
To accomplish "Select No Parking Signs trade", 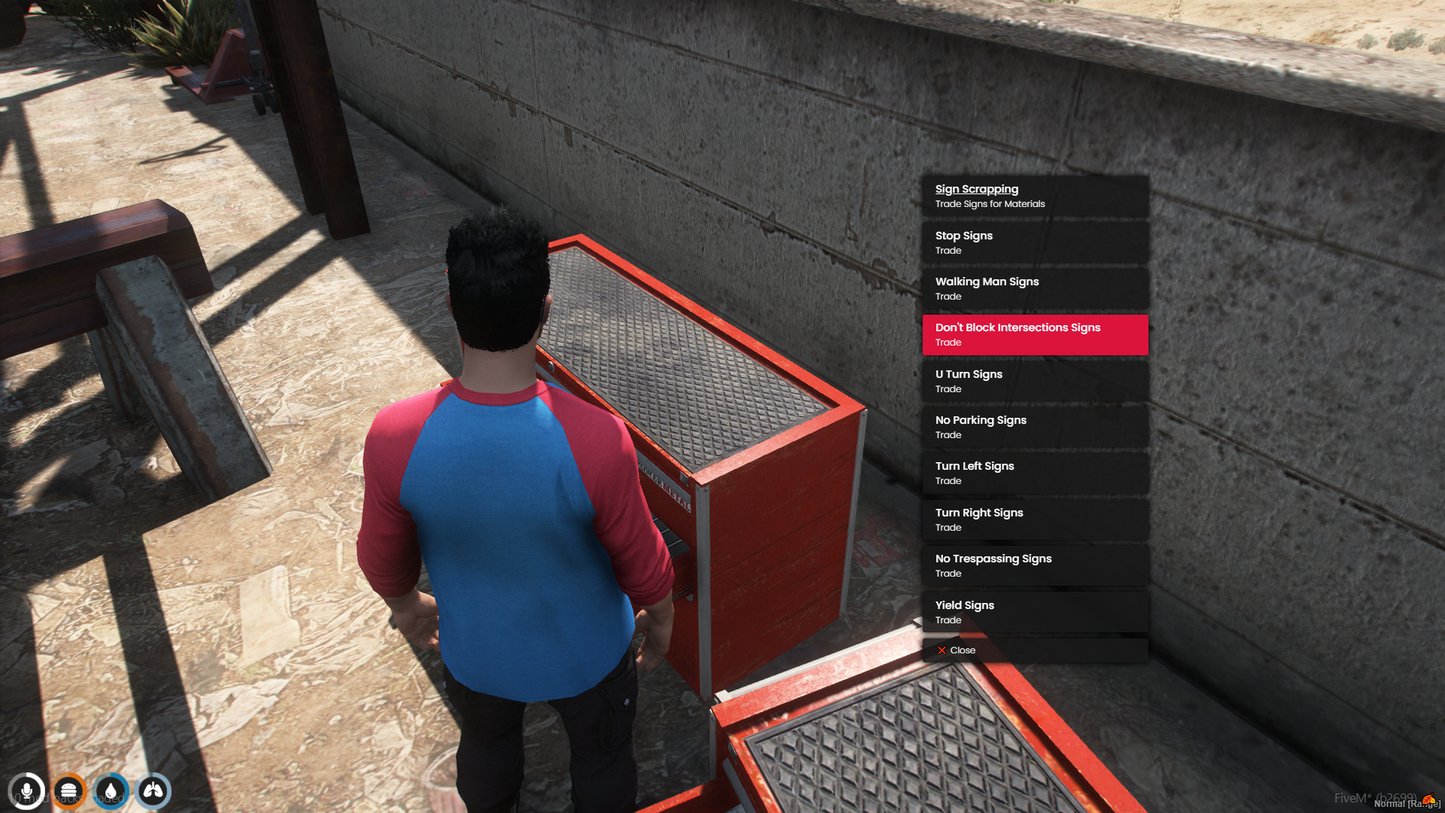I will point(1034,427).
